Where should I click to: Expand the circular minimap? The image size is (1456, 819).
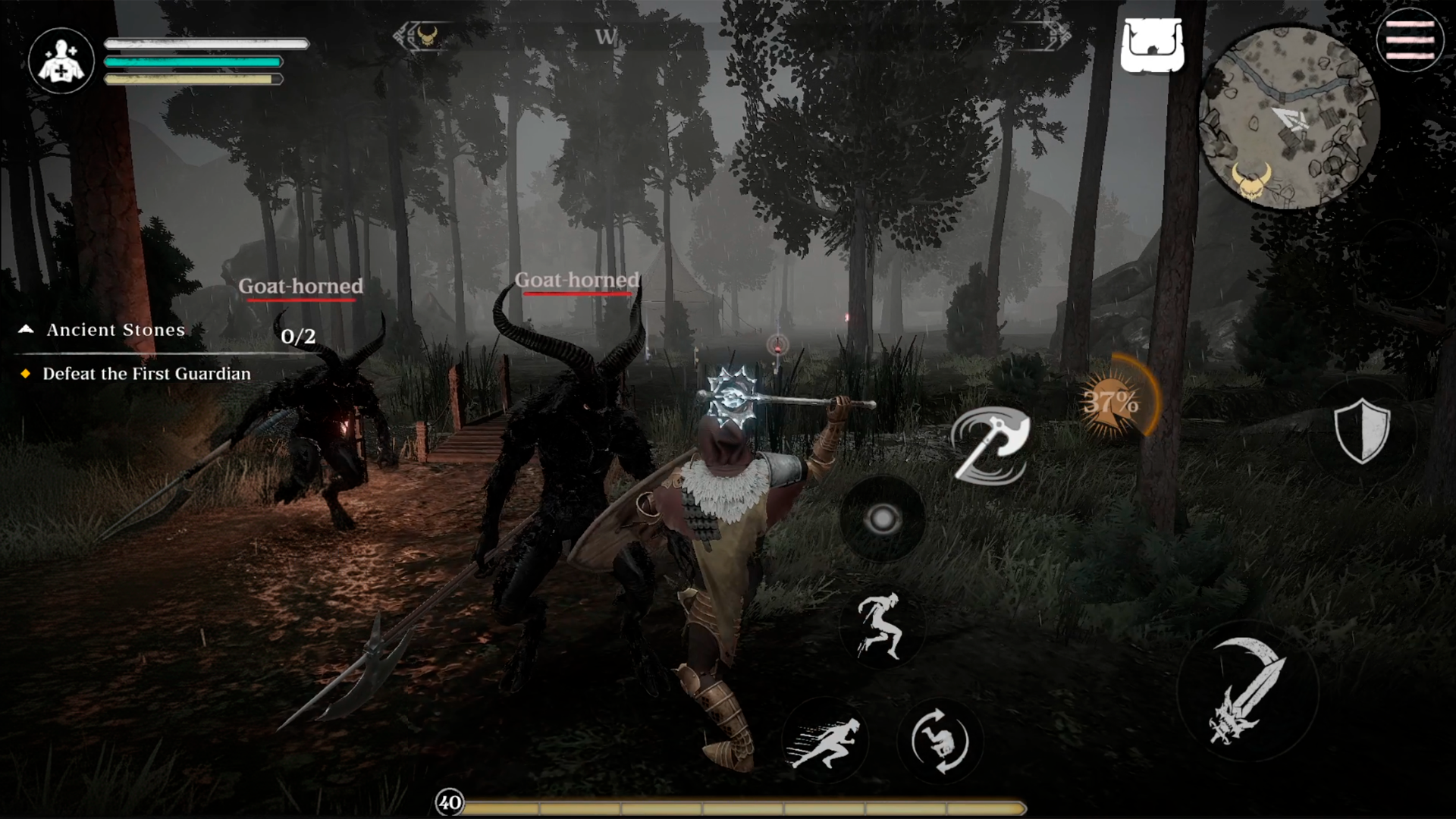tap(1288, 119)
